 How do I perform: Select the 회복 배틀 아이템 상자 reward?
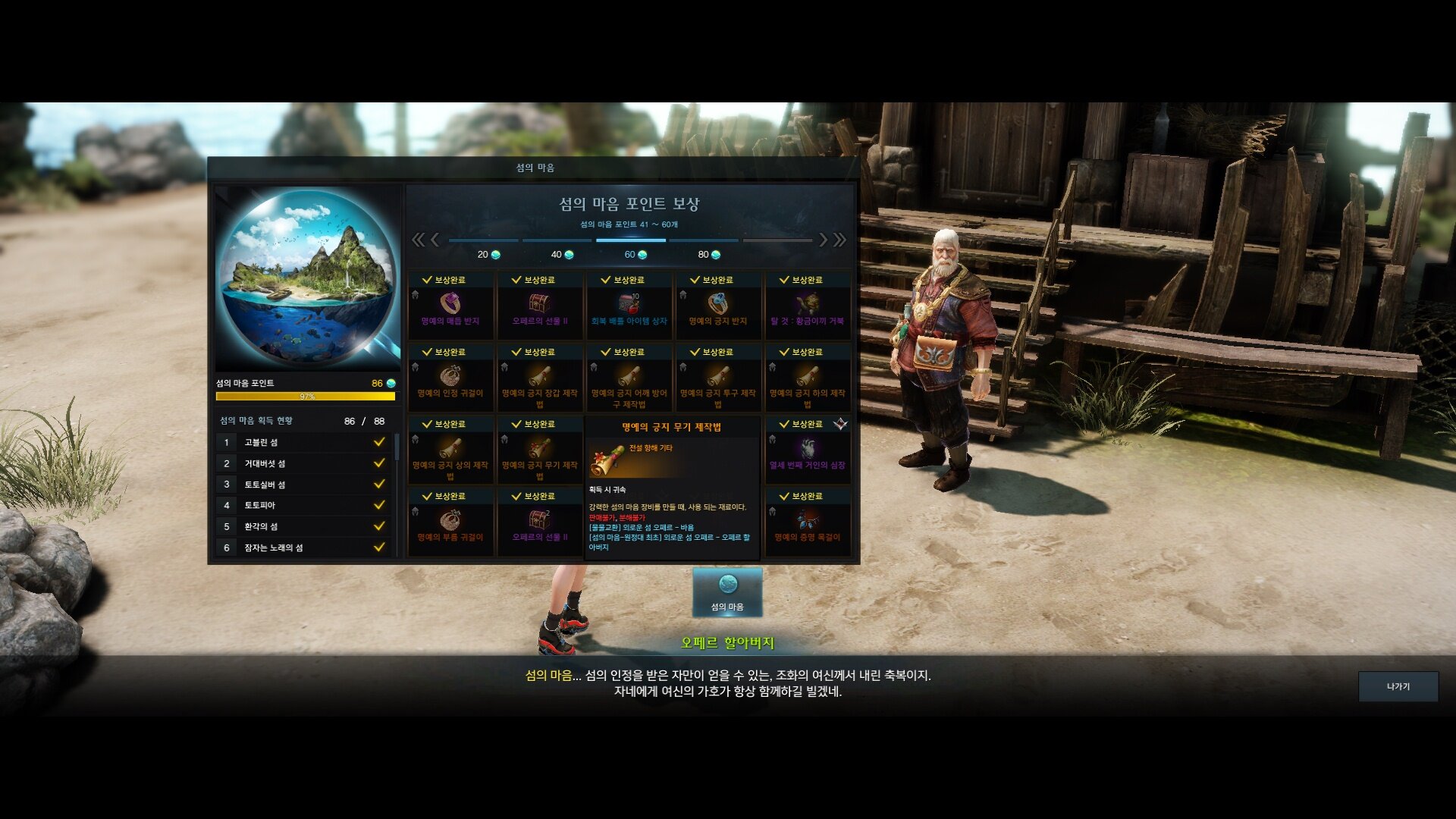(629, 305)
